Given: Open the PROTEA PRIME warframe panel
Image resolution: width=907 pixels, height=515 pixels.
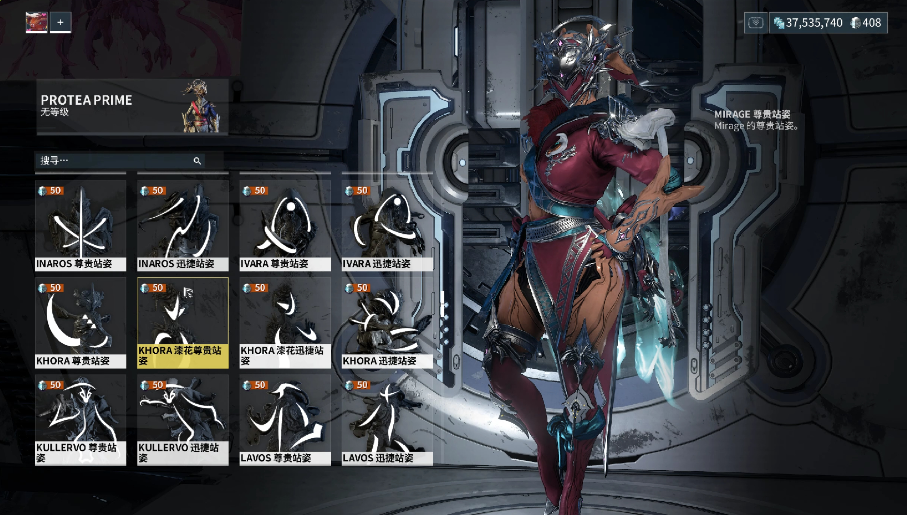Looking at the screenshot, I should pos(132,106).
